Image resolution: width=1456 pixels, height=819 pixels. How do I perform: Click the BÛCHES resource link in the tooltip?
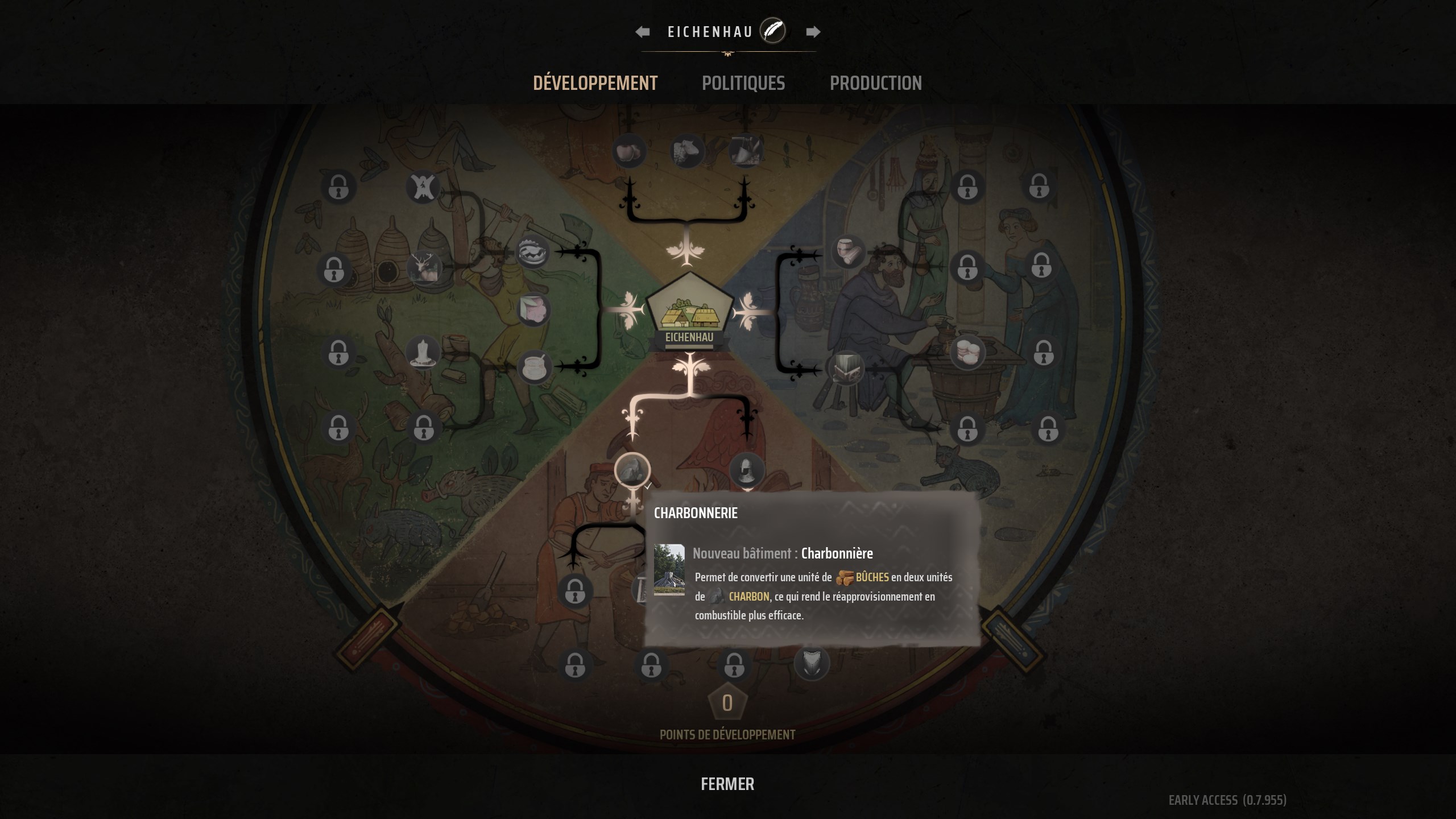(x=874, y=577)
